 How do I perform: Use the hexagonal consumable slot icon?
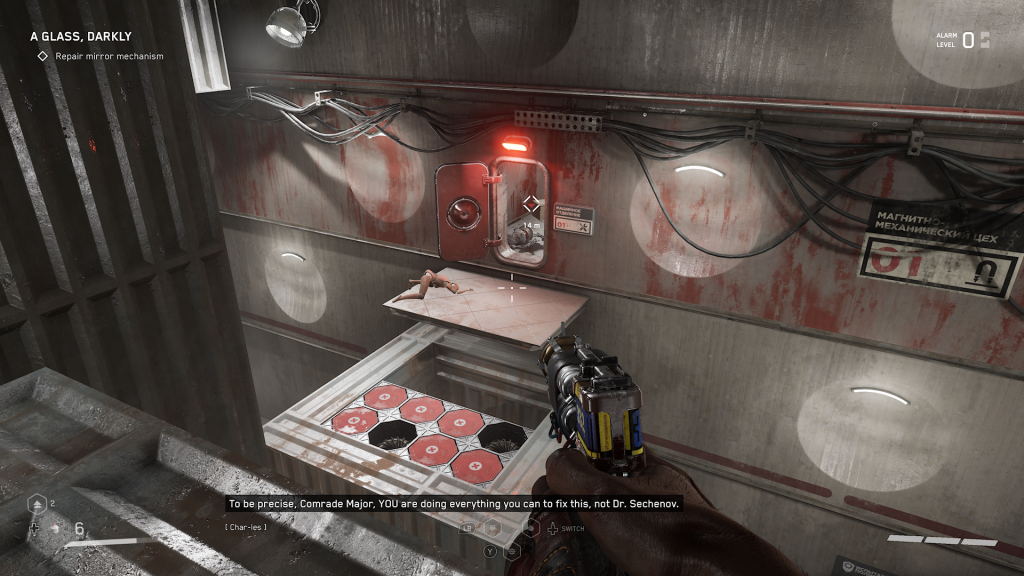(x=38, y=505)
